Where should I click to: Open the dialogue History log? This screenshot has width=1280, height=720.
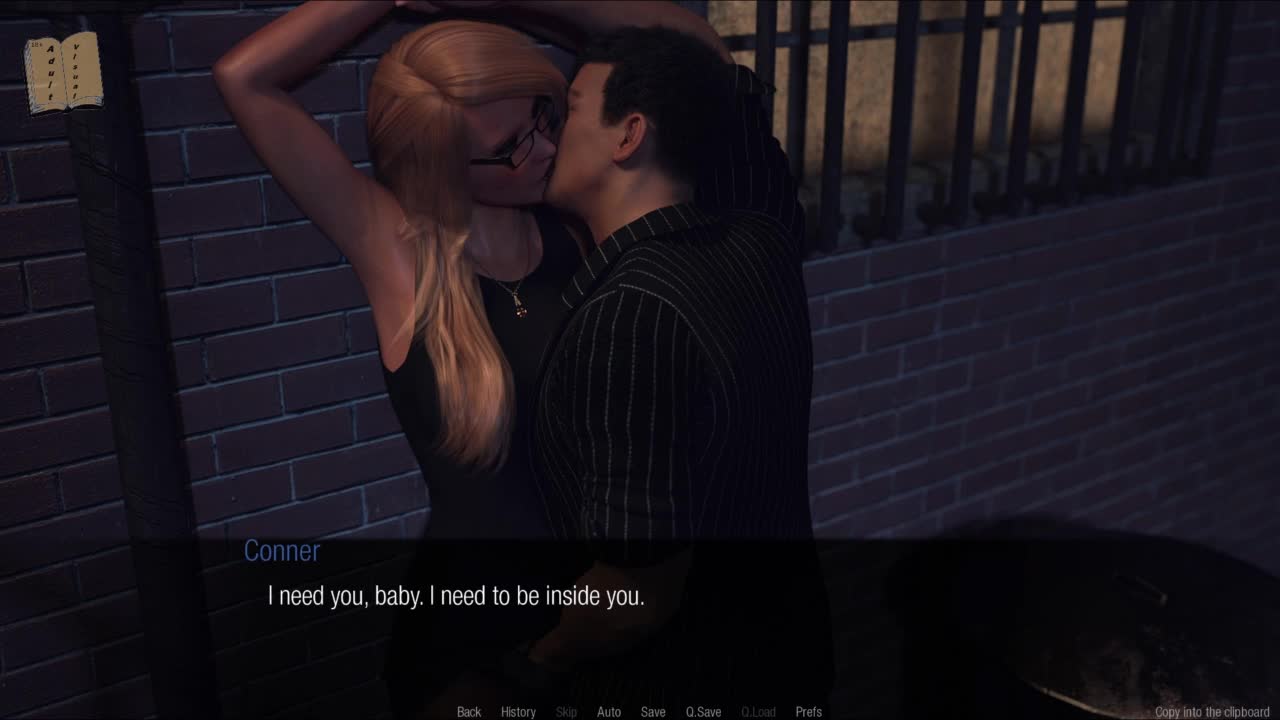[518, 712]
